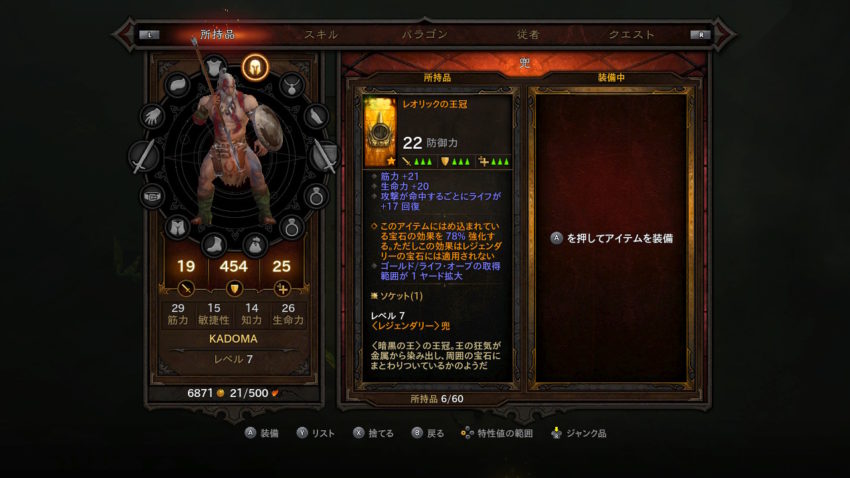Open the パラゴン tab
850x478 pixels.
(424, 34)
